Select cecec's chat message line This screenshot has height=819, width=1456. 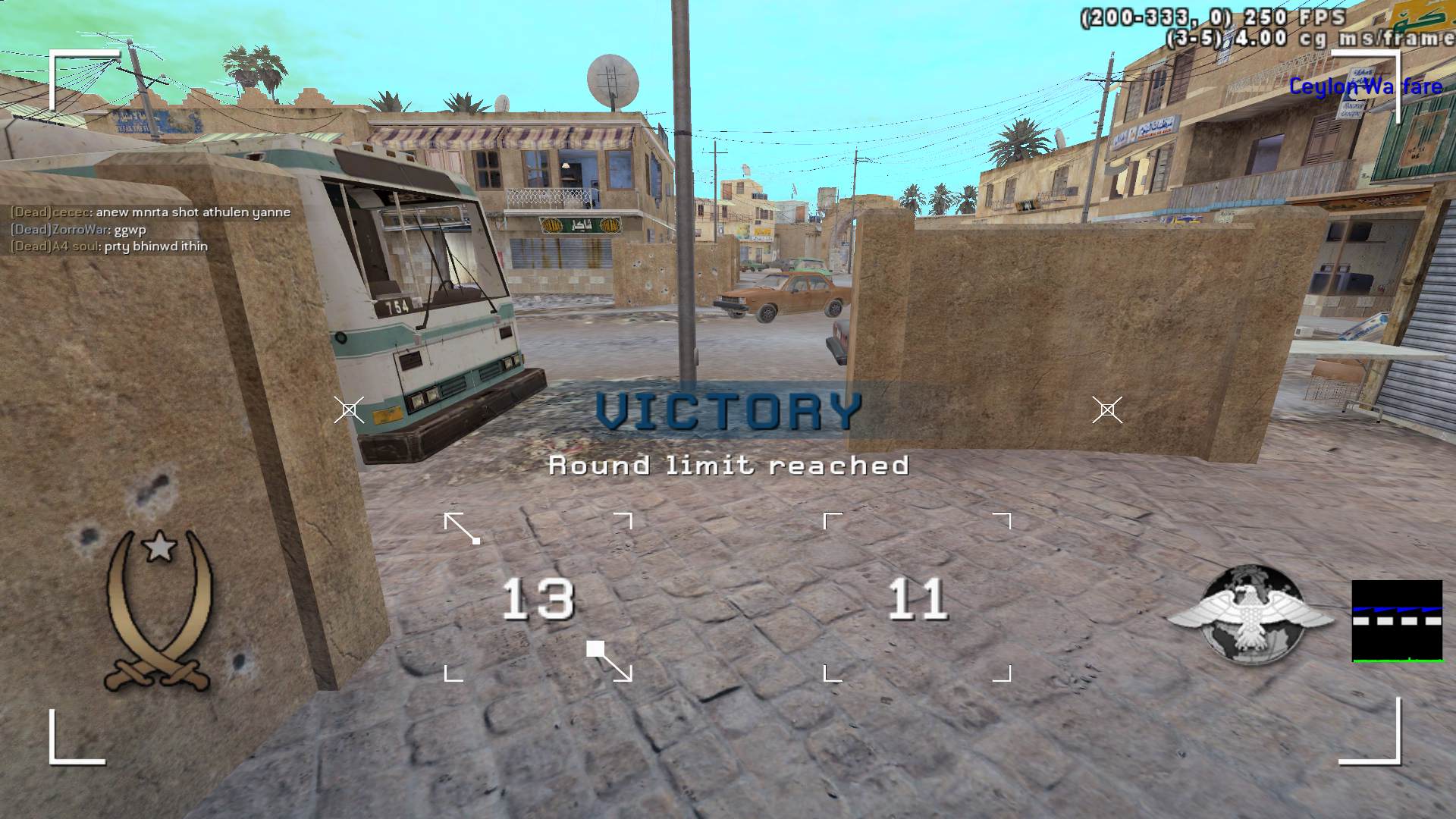point(150,212)
